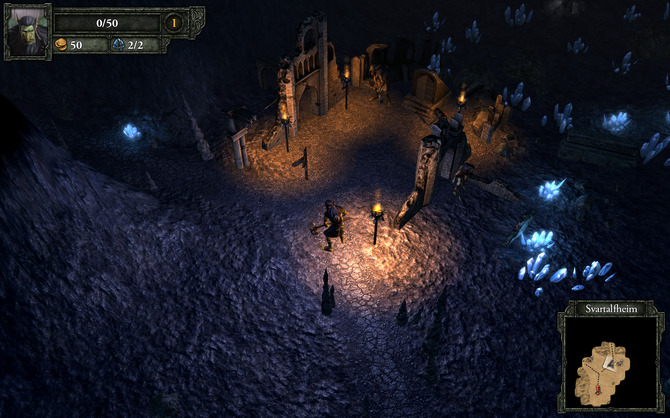Image resolution: width=670 pixels, height=418 pixels.
Task: Open the Svartalfheim minimap
Action: [610, 364]
